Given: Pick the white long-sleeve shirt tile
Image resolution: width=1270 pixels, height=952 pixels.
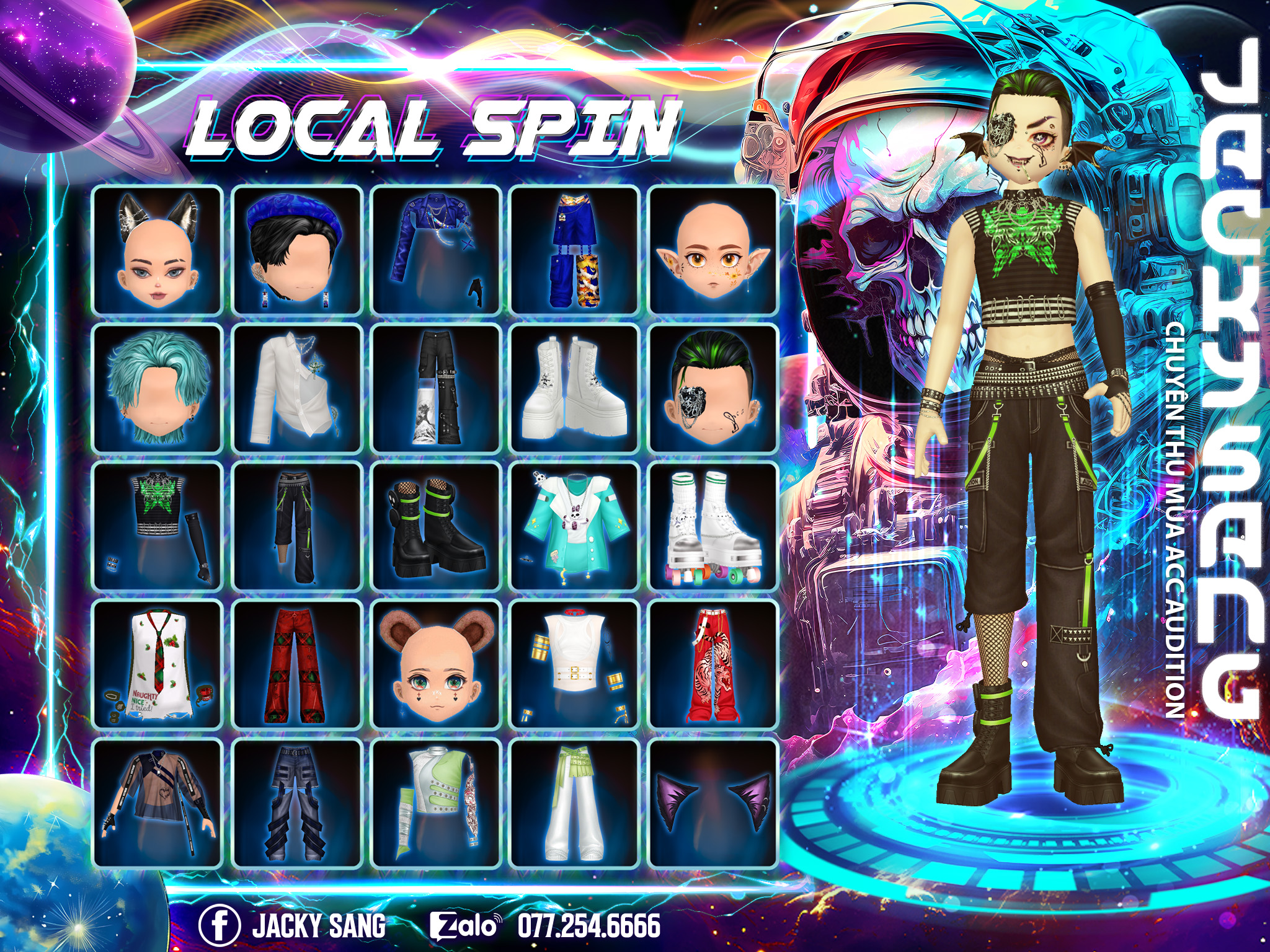Looking at the screenshot, I should [296, 388].
